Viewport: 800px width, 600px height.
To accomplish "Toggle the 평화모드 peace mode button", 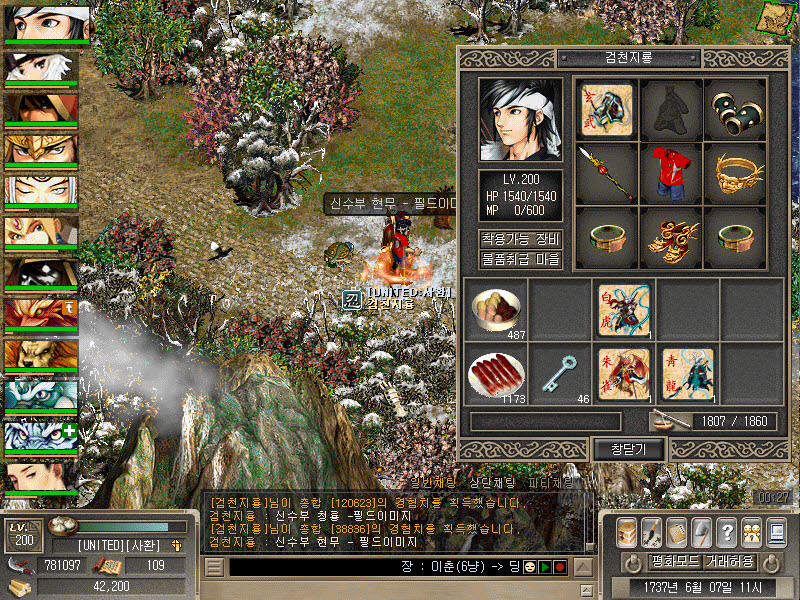I will (x=649, y=561).
